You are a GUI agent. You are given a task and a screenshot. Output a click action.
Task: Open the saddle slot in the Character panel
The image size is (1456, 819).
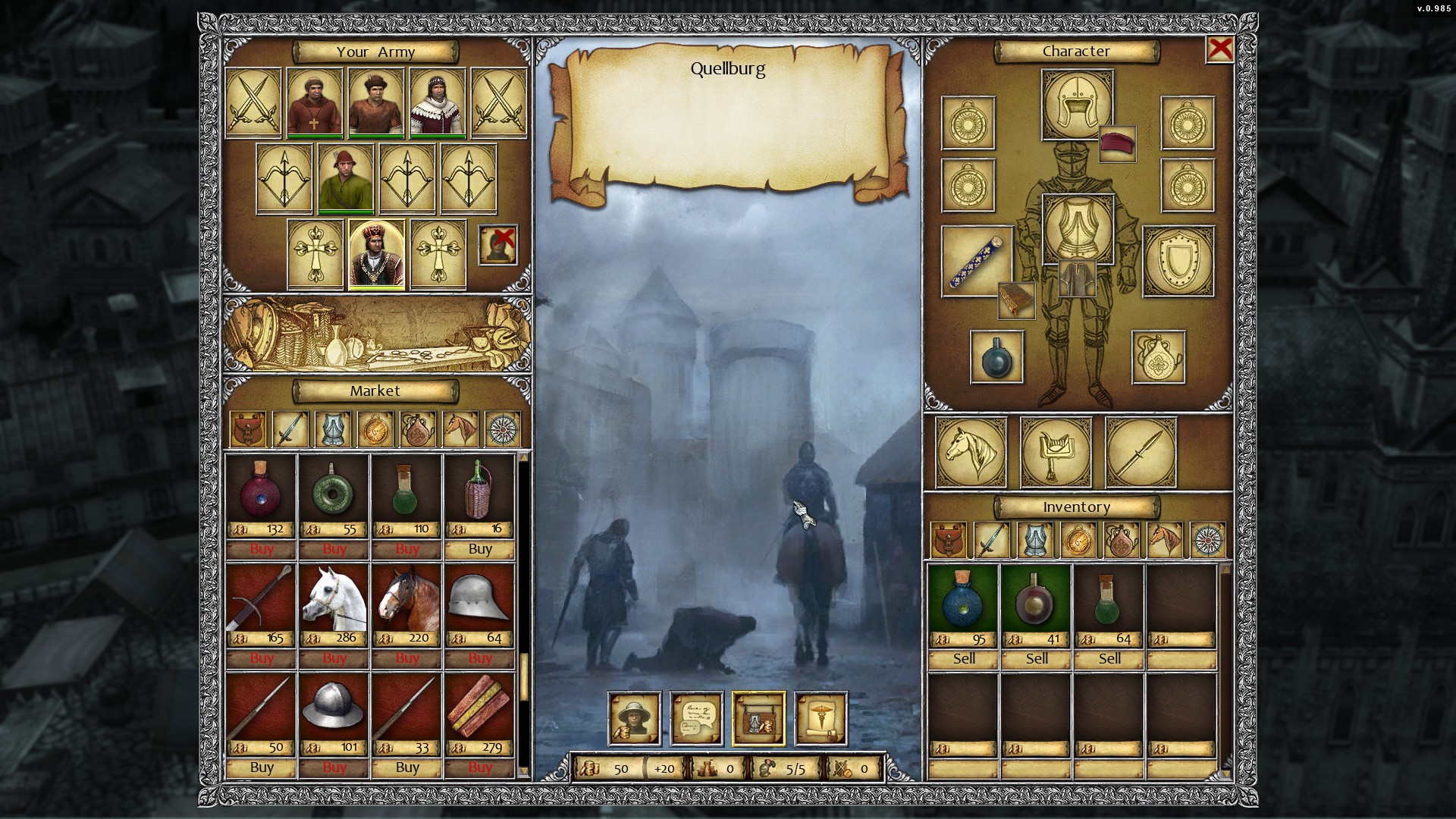[1056, 453]
